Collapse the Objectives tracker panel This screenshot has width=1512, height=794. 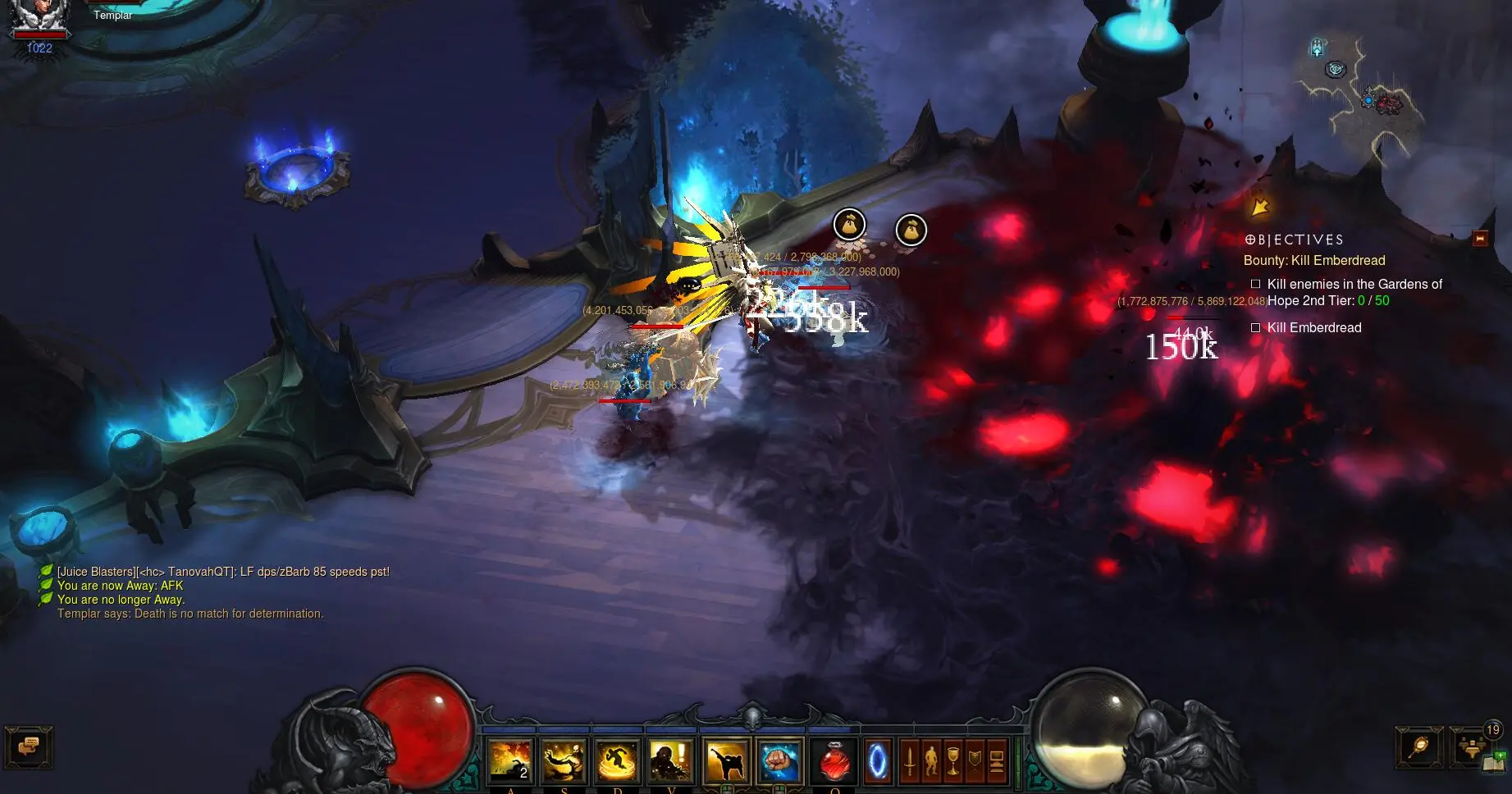(x=1480, y=239)
